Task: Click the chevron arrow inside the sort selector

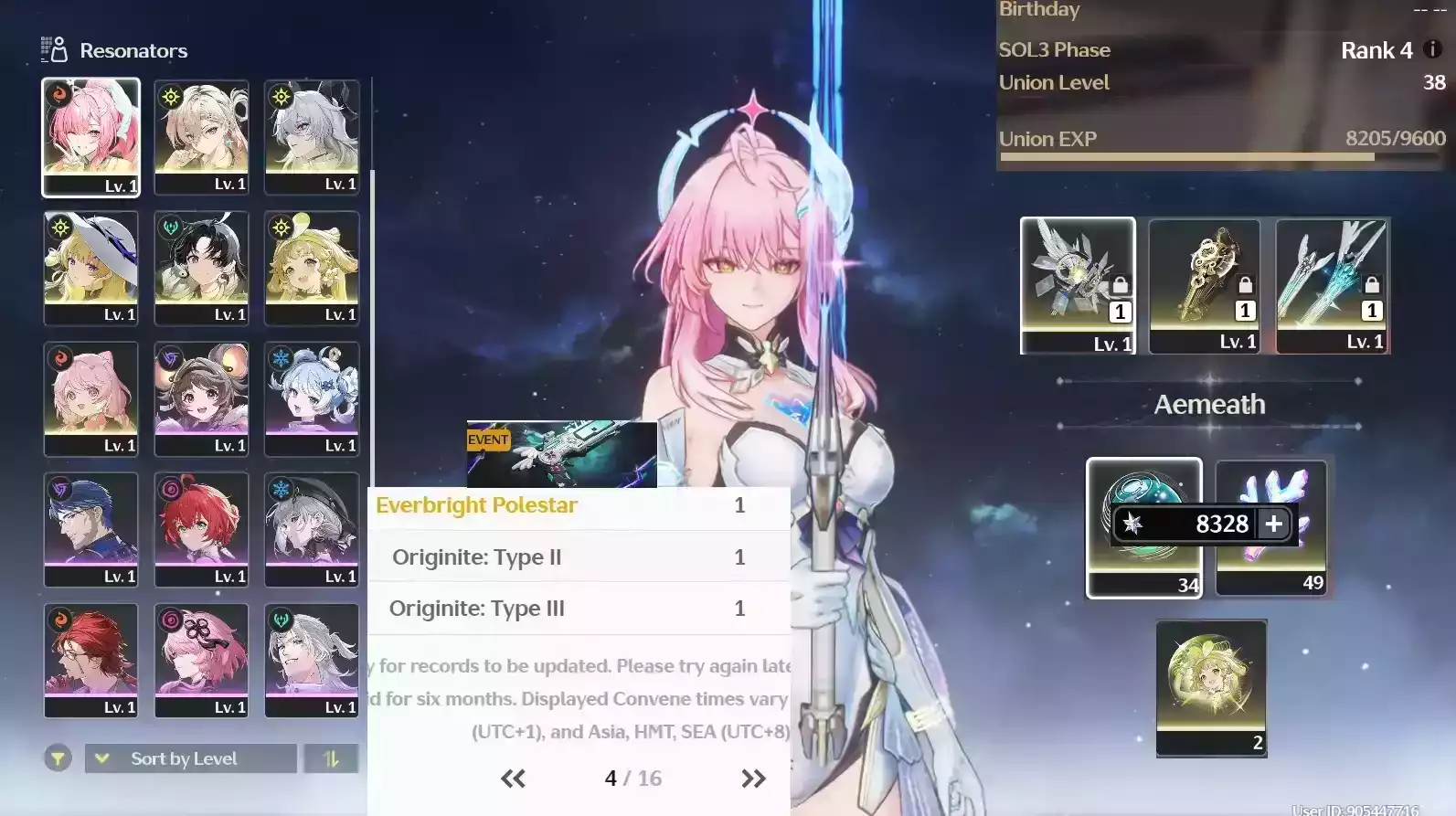Action: click(101, 758)
